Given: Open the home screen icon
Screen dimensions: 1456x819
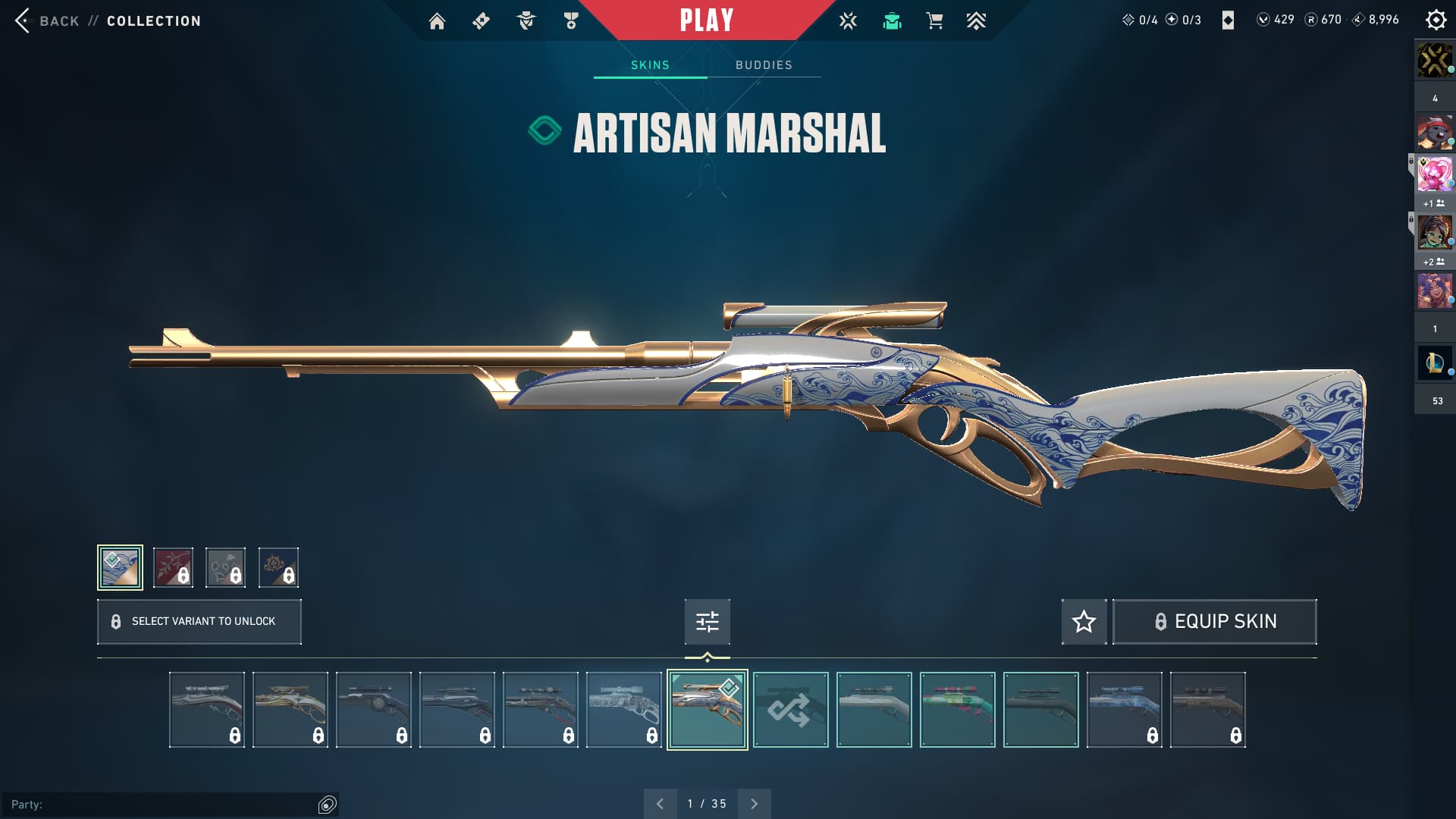Looking at the screenshot, I should pyautogui.click(x=437, y=21).
